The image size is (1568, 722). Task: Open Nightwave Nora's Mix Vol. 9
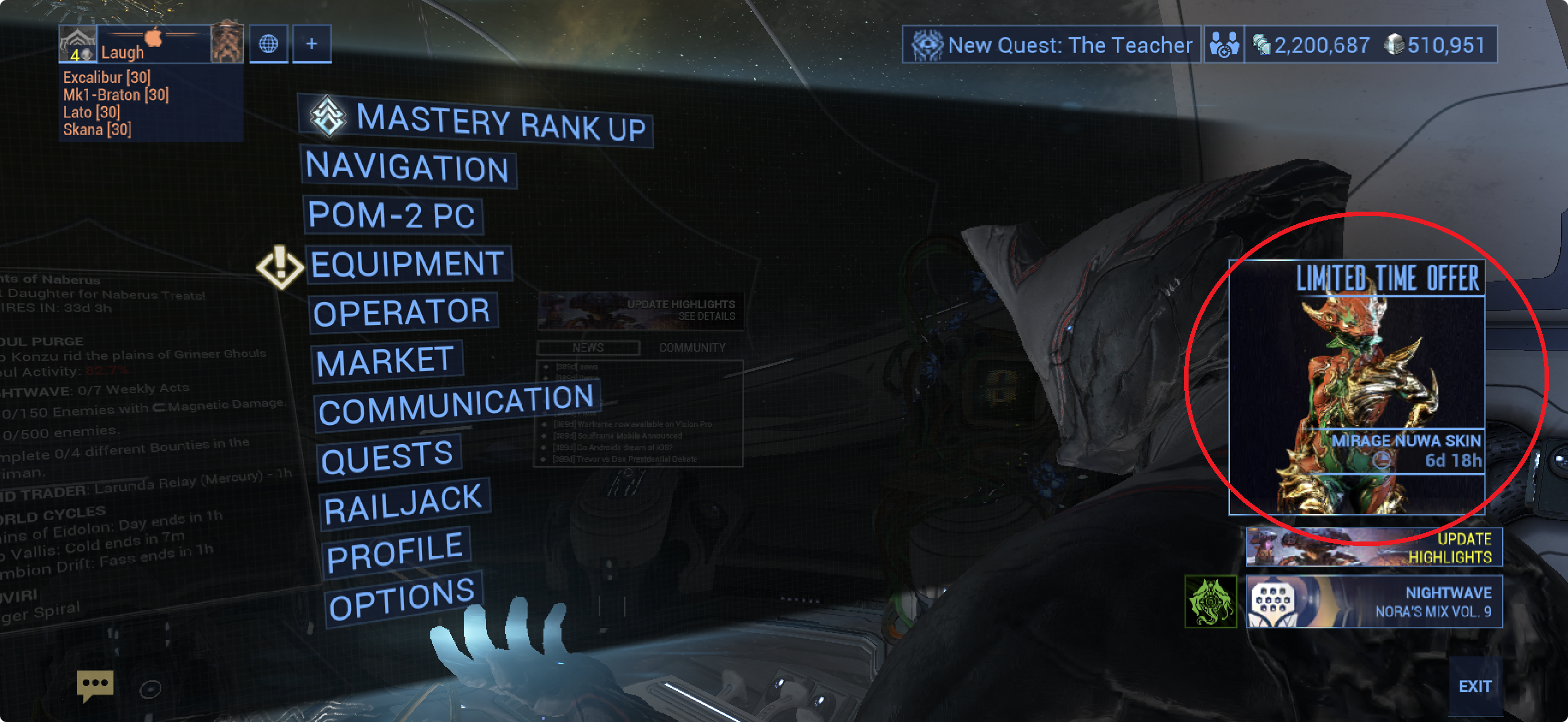click(1373, 602)
